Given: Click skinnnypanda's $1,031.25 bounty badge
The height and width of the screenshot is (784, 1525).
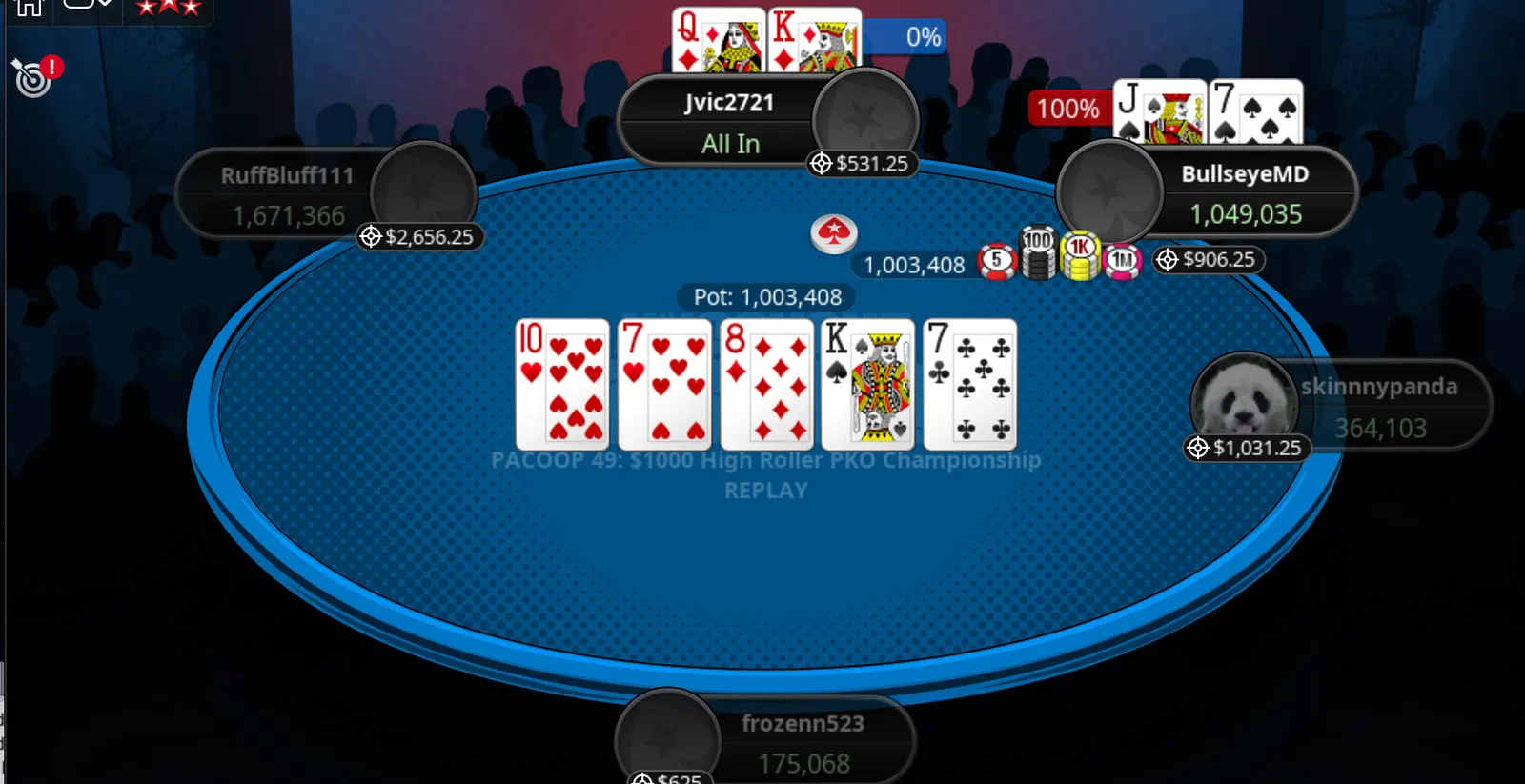Looking at the screenshot, I should click(1246, 448).
